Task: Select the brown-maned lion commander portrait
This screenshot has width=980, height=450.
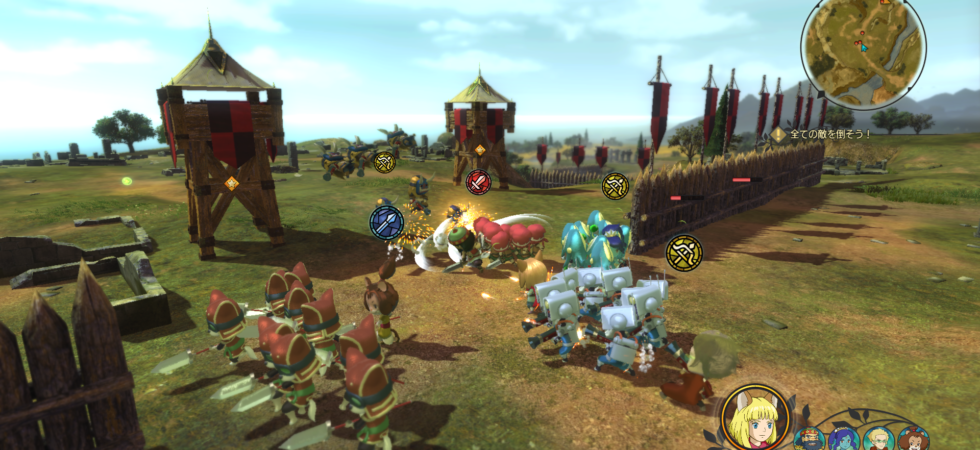Action: [x=912, y=439]
